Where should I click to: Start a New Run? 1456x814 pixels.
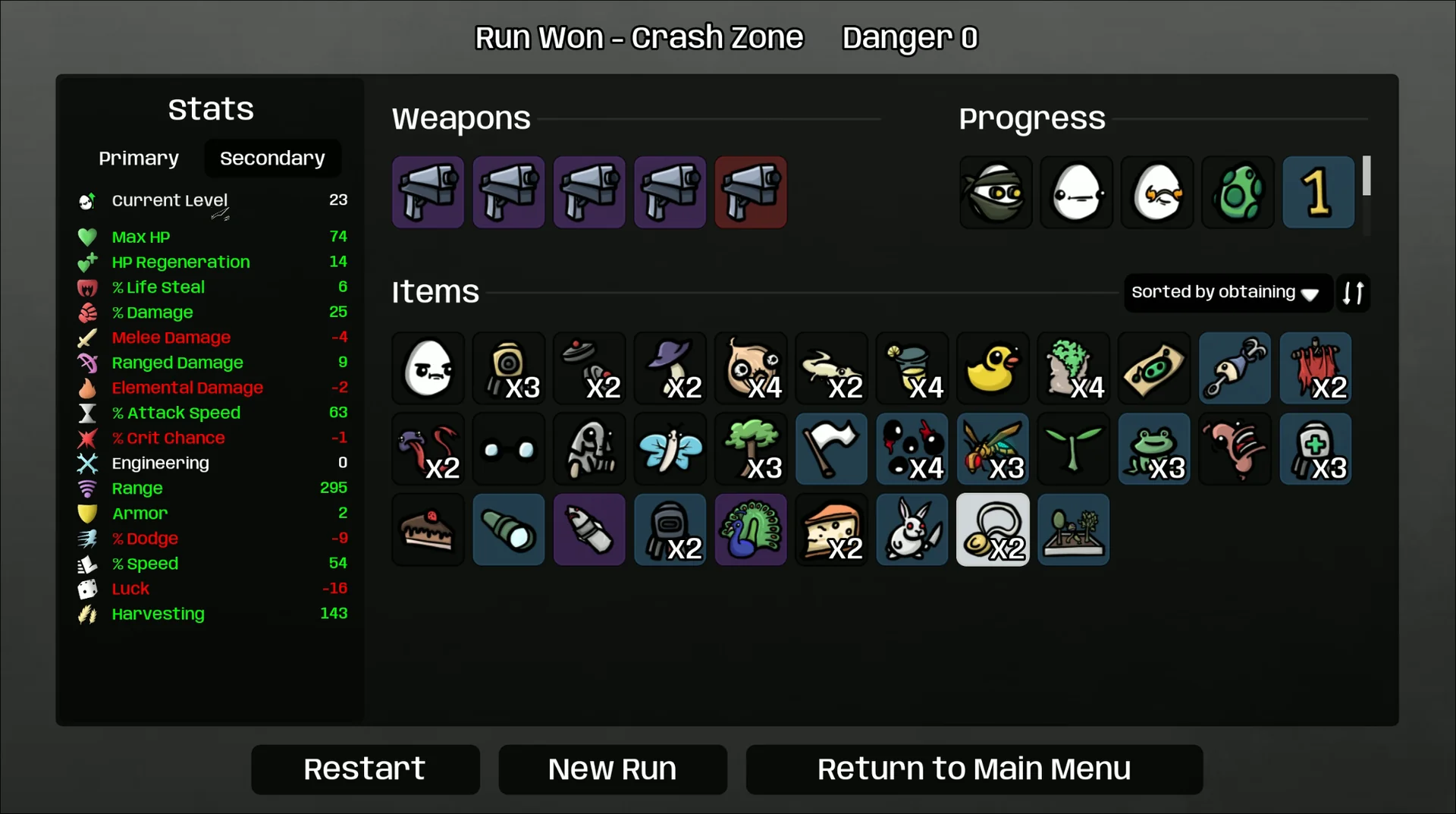coord(612,768)
